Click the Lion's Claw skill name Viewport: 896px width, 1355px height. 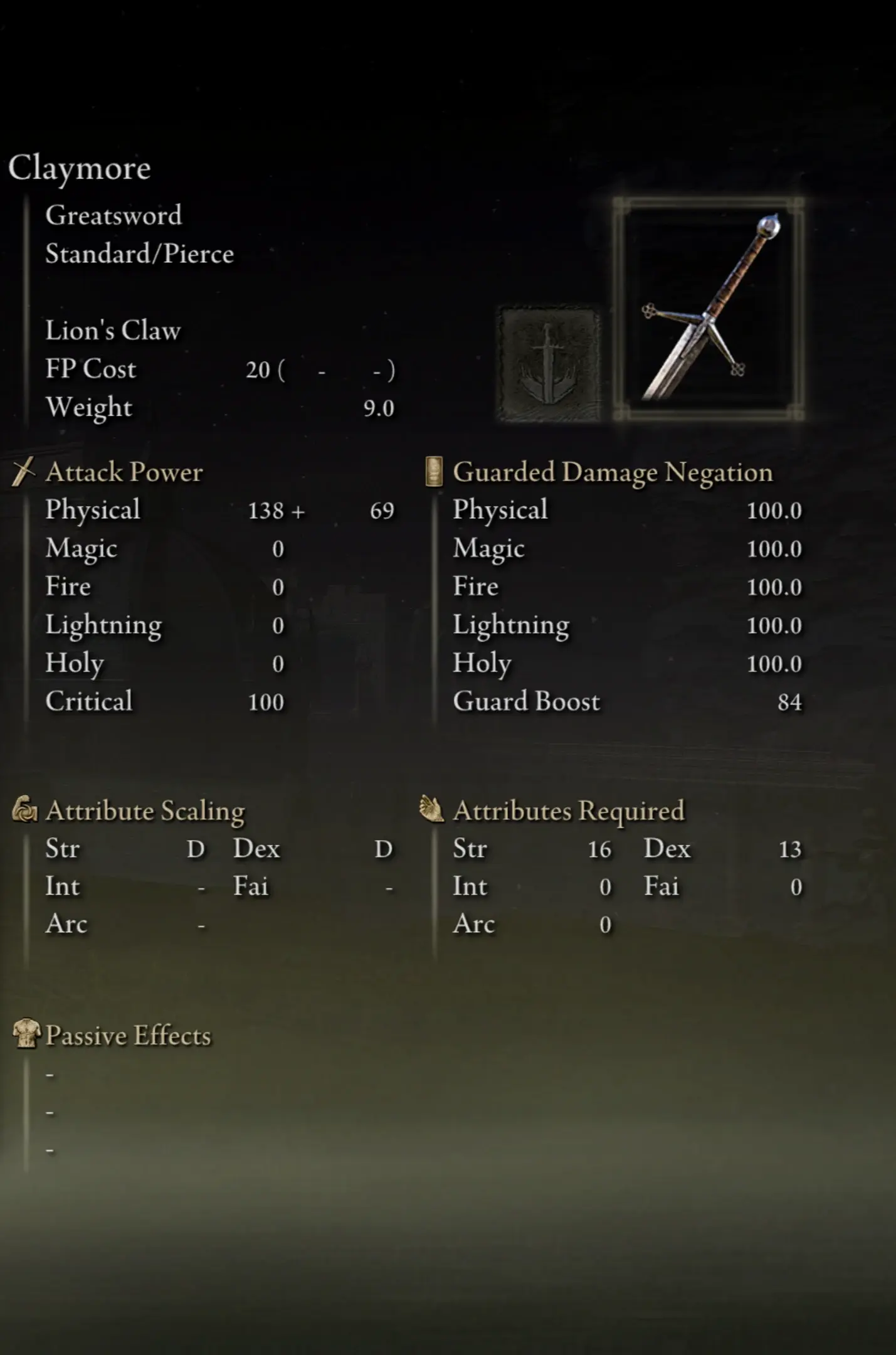113,331
